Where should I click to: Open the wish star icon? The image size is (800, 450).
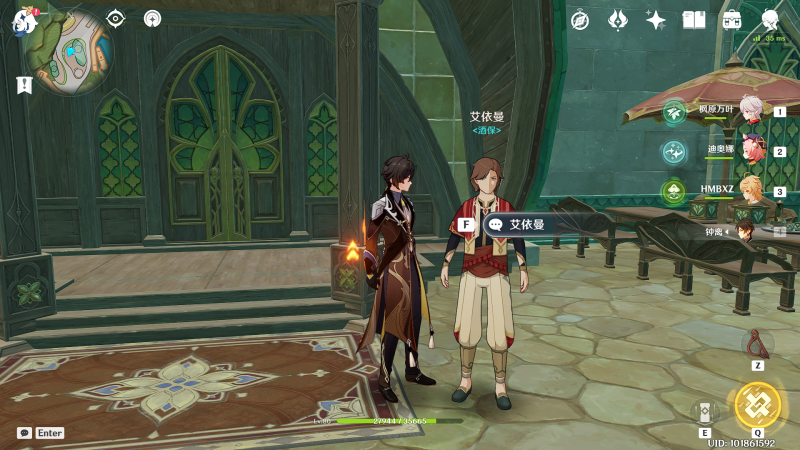pos(656,20)
